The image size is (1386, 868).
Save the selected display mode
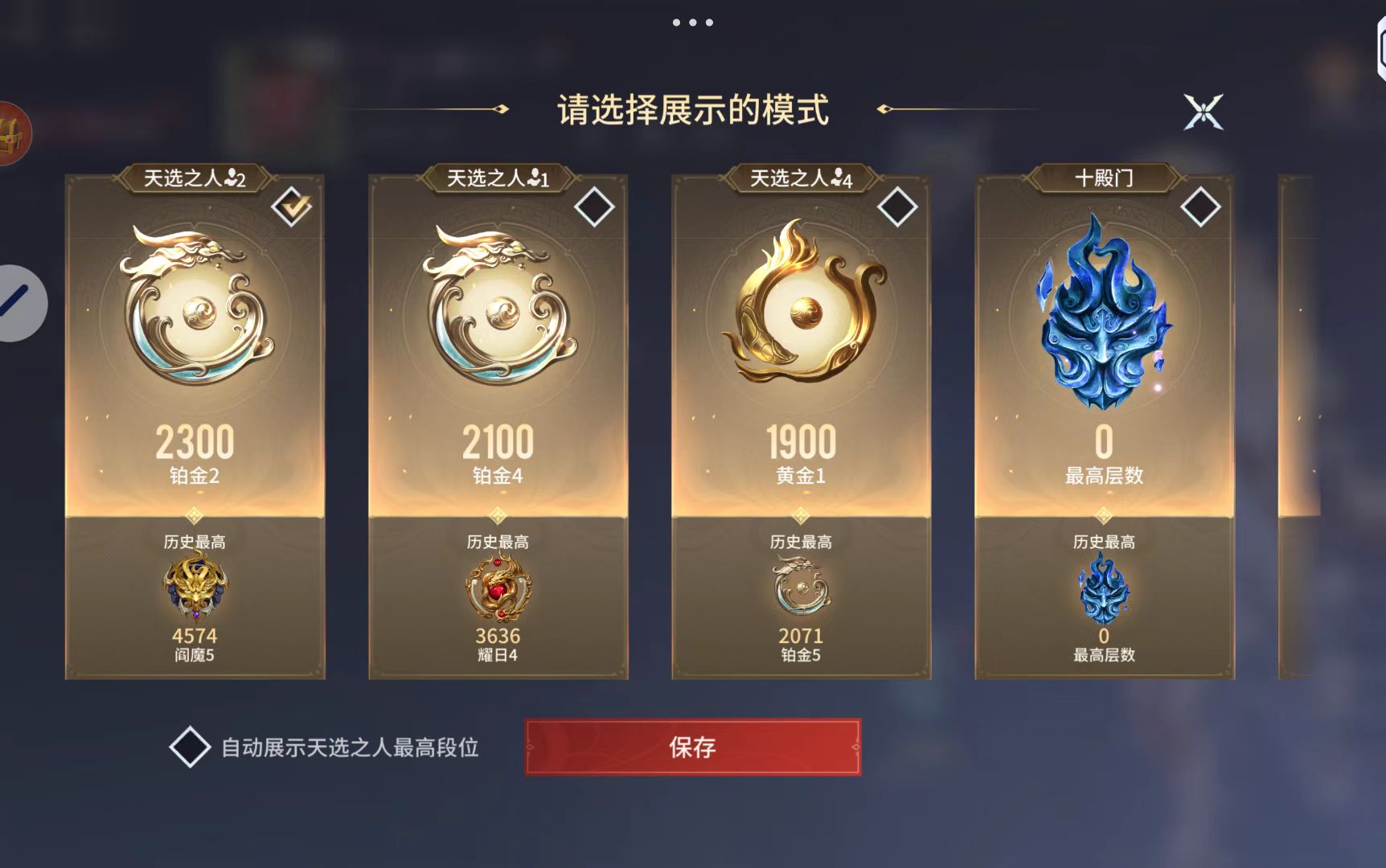click(692, 747)
